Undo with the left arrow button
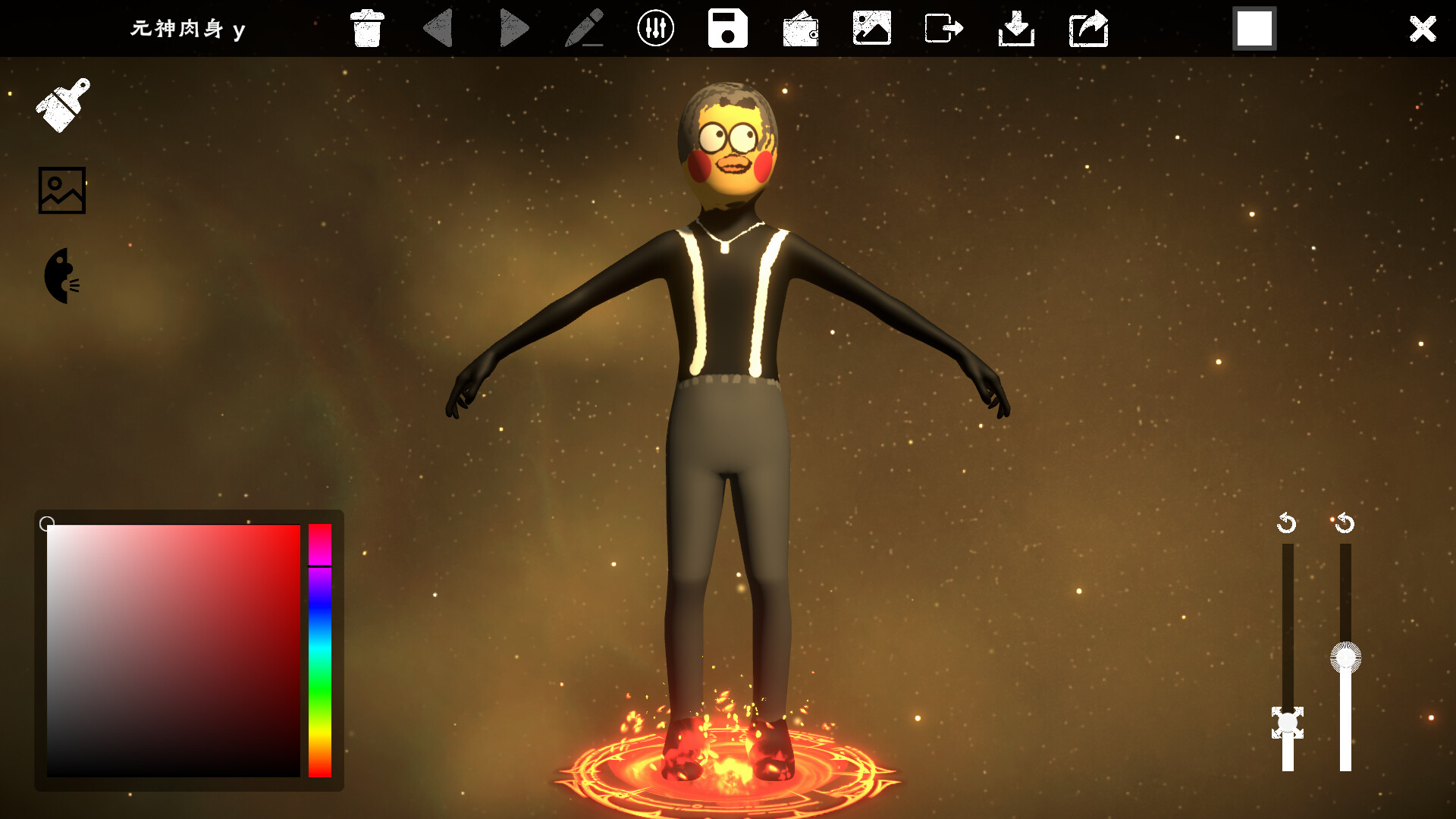Image resolution: width=1456 pixels, height=819 pixels. point(438,29)
